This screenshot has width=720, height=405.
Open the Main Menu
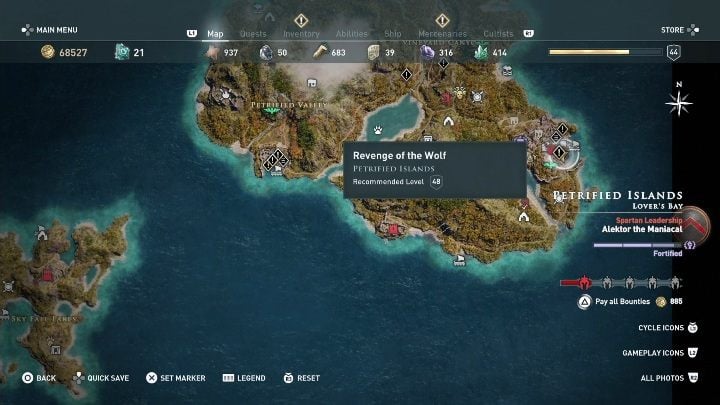[x=57, y=30]
